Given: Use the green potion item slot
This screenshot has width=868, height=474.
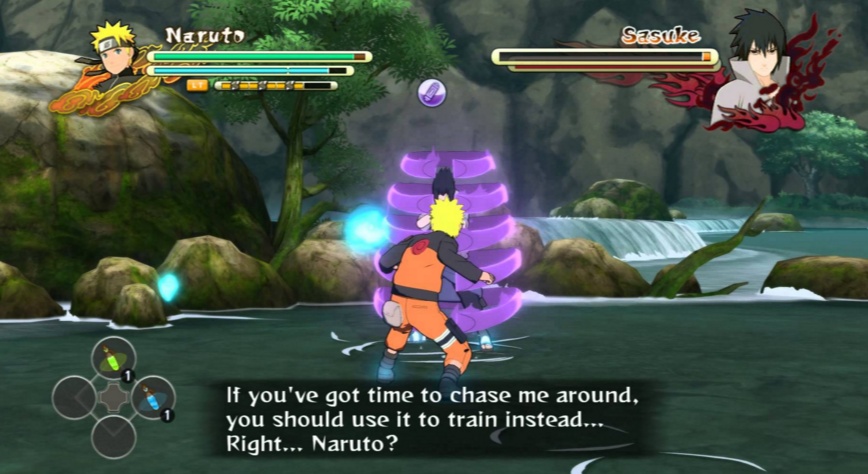Looking at the screenshot, I should [113, 358].
